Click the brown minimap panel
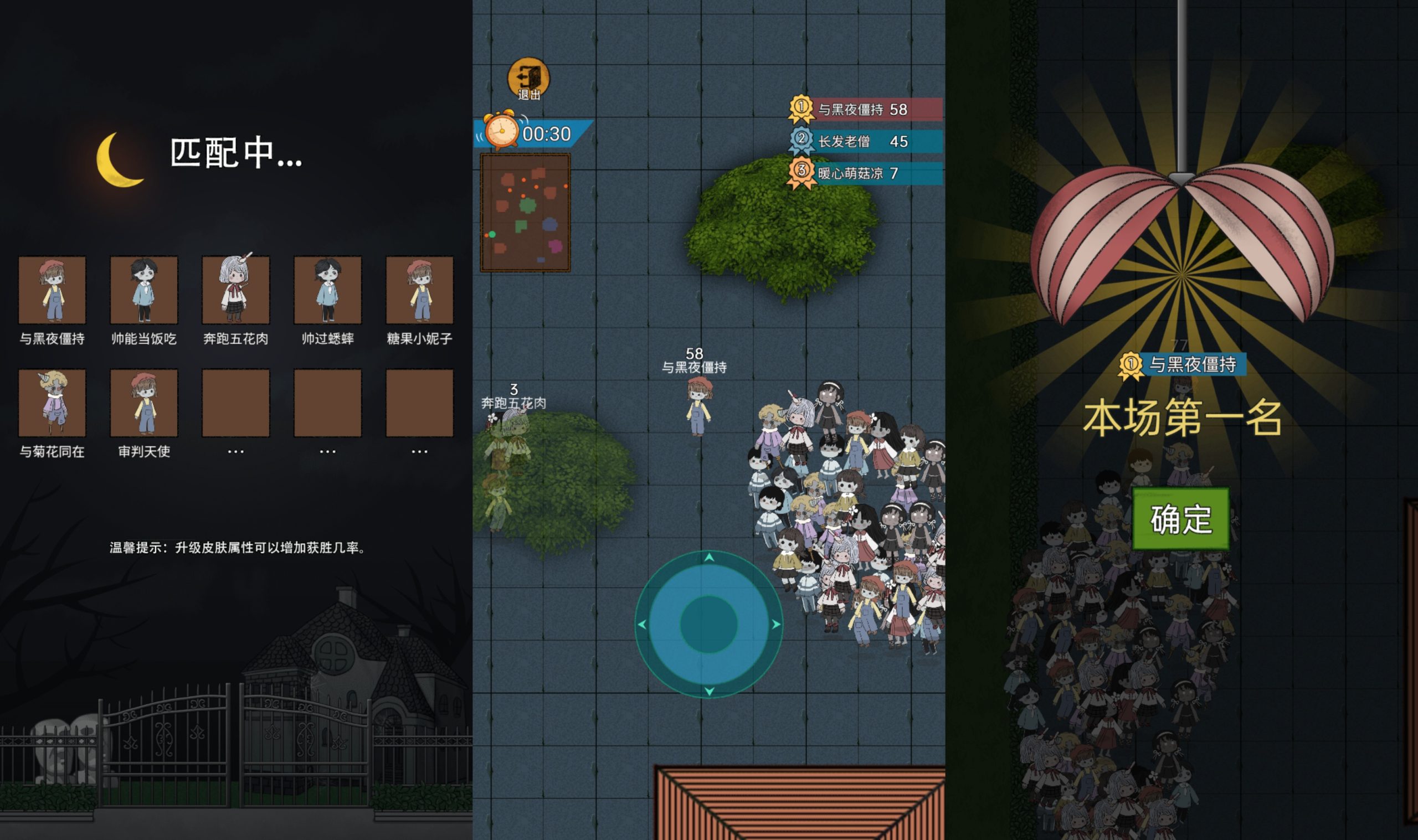 click(525, 212)
